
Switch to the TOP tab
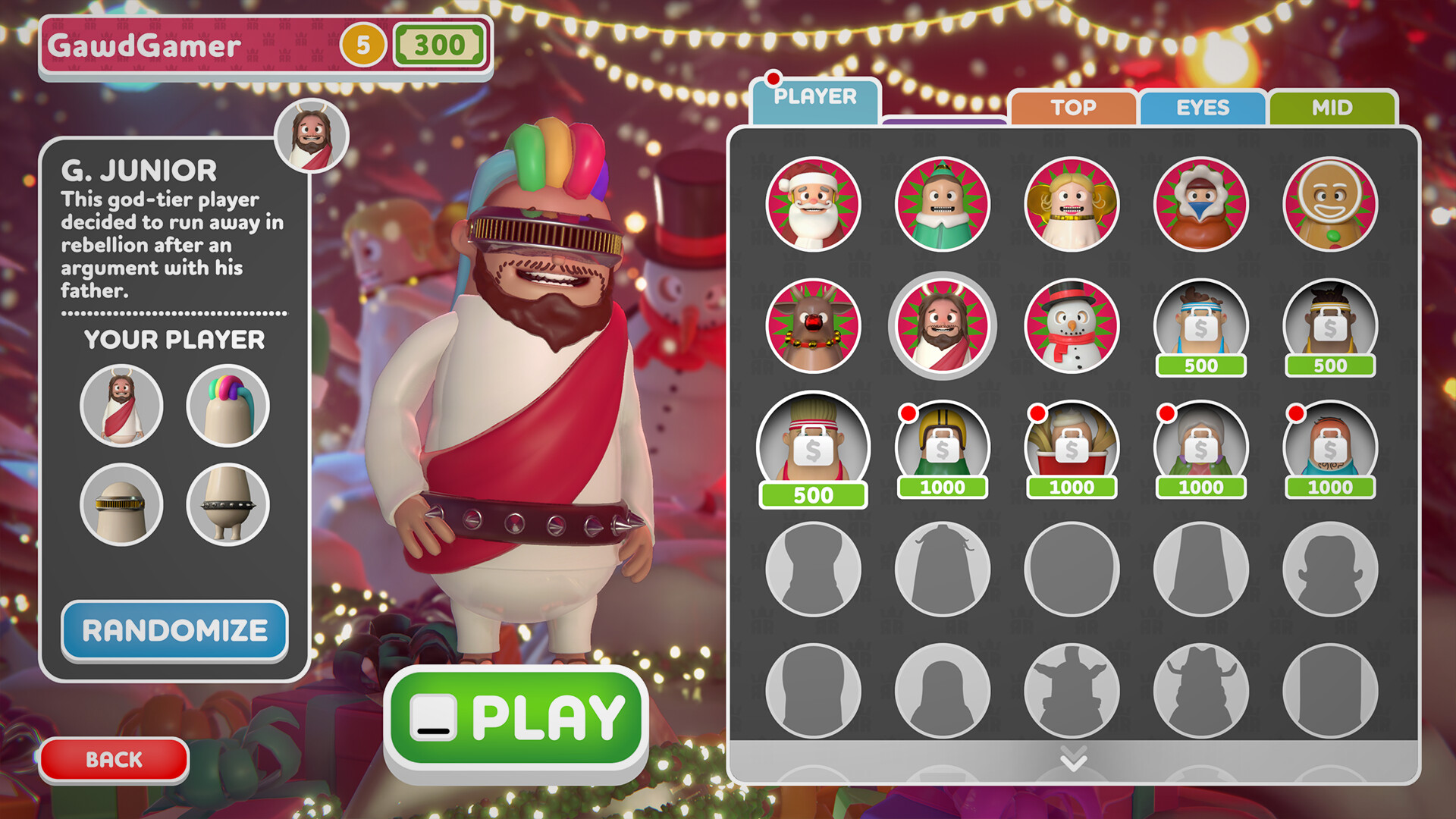tap(1072, 108)
